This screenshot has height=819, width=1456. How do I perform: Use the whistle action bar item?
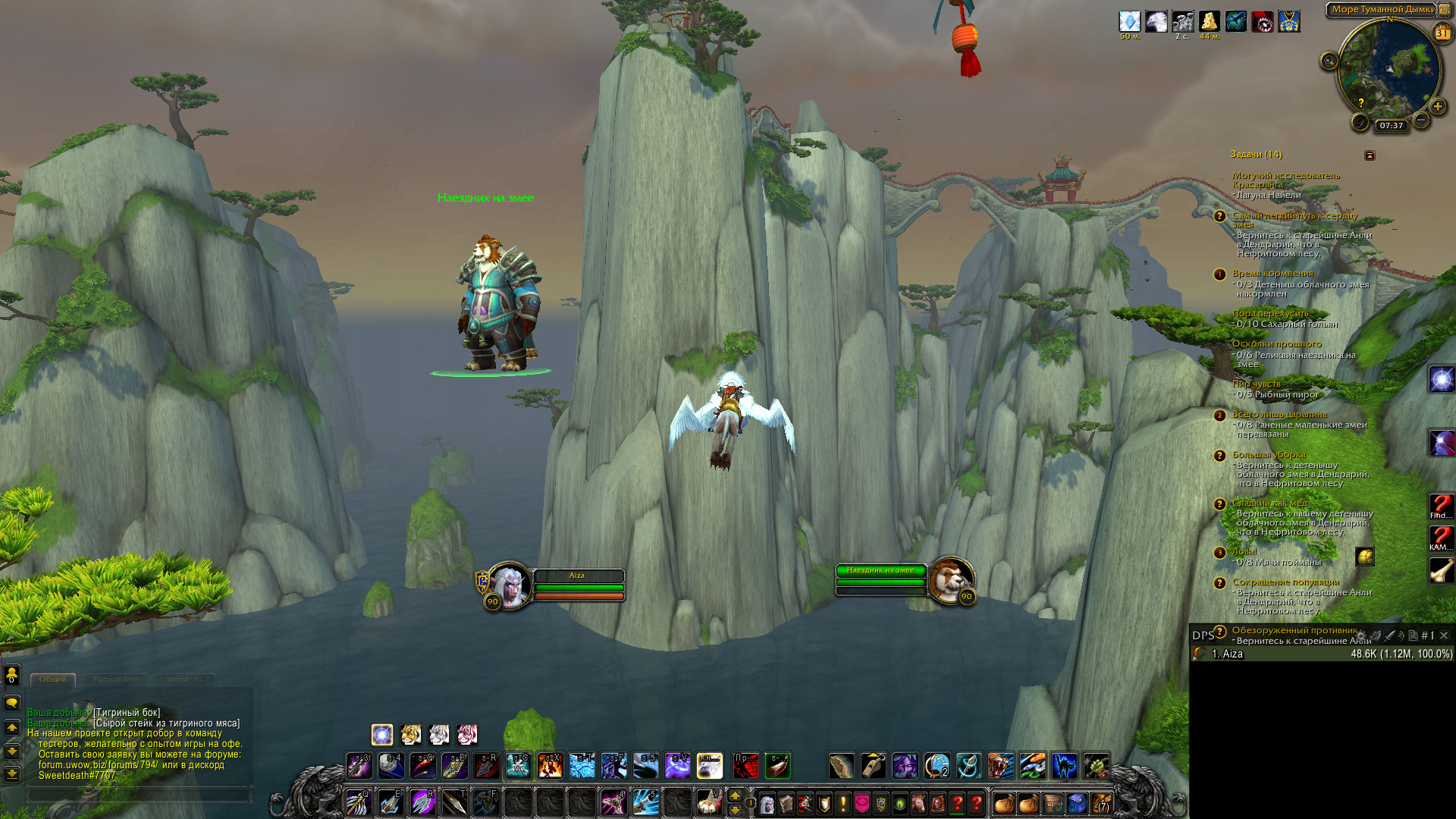(x=873, y=766)
